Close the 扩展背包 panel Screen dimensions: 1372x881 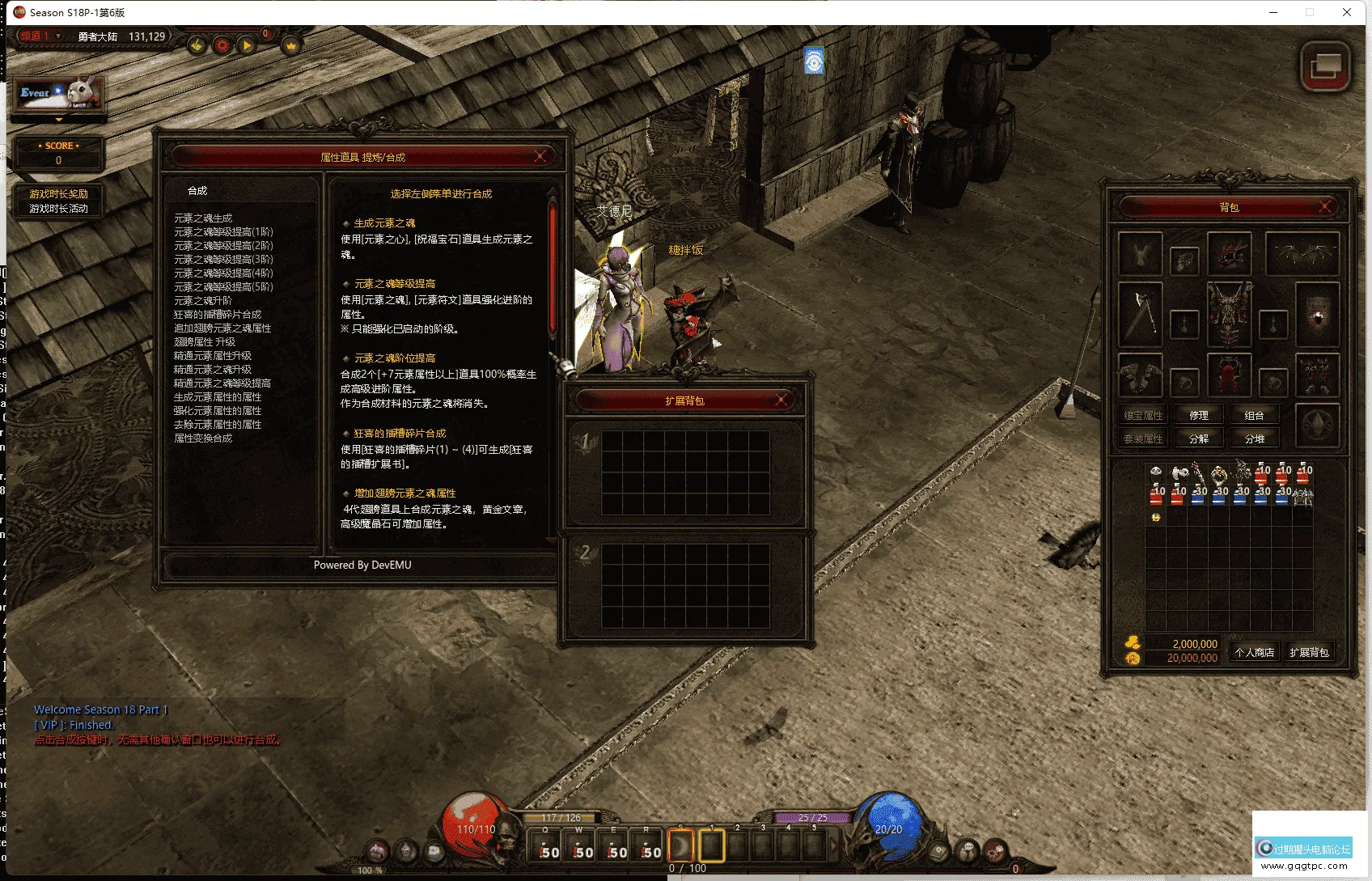[781, 400]
